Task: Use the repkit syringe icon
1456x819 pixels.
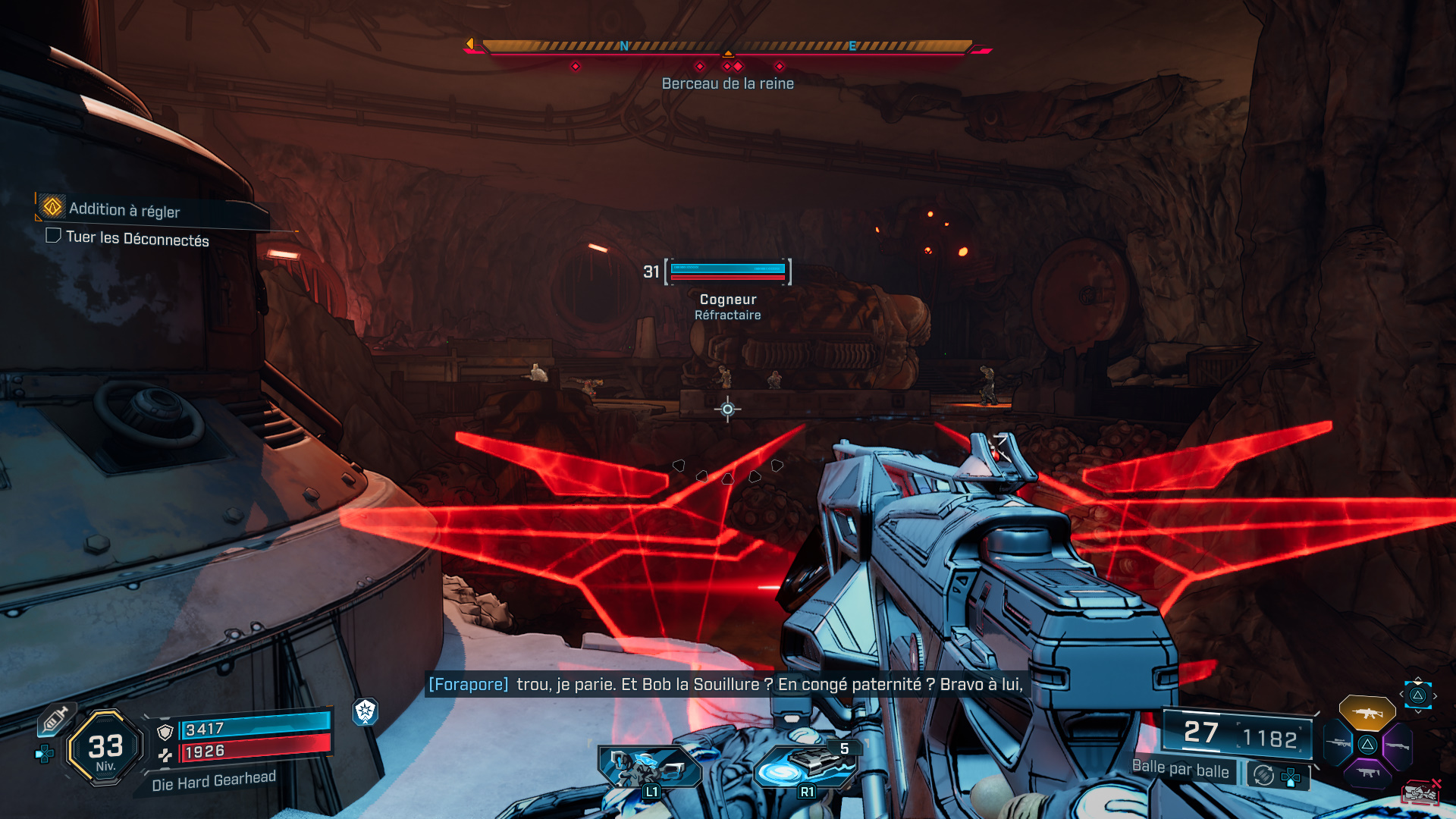Action: coord(56,718)
